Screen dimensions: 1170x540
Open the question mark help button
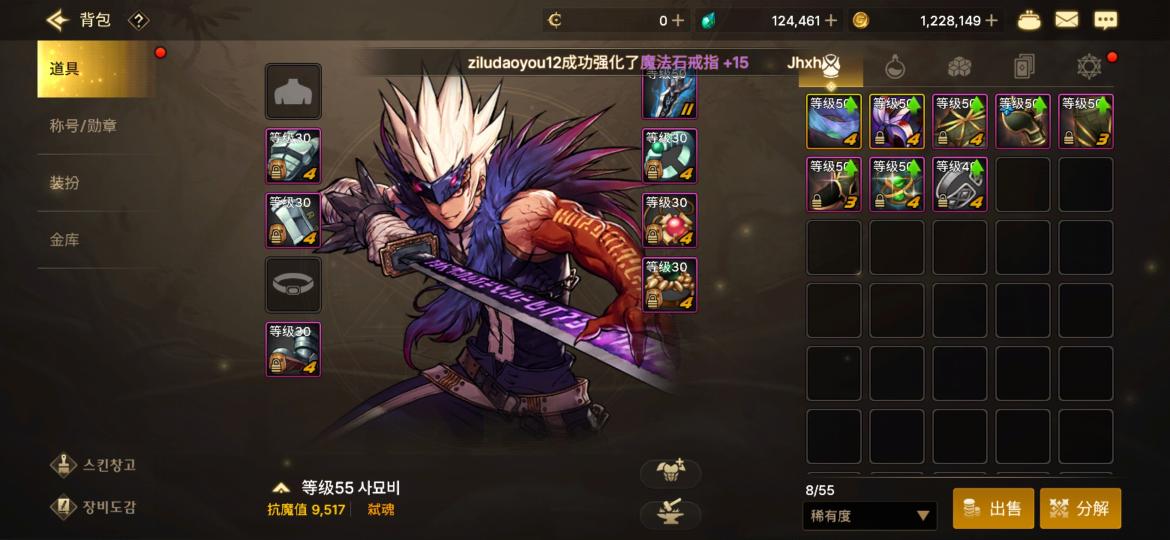coord(139,20)
